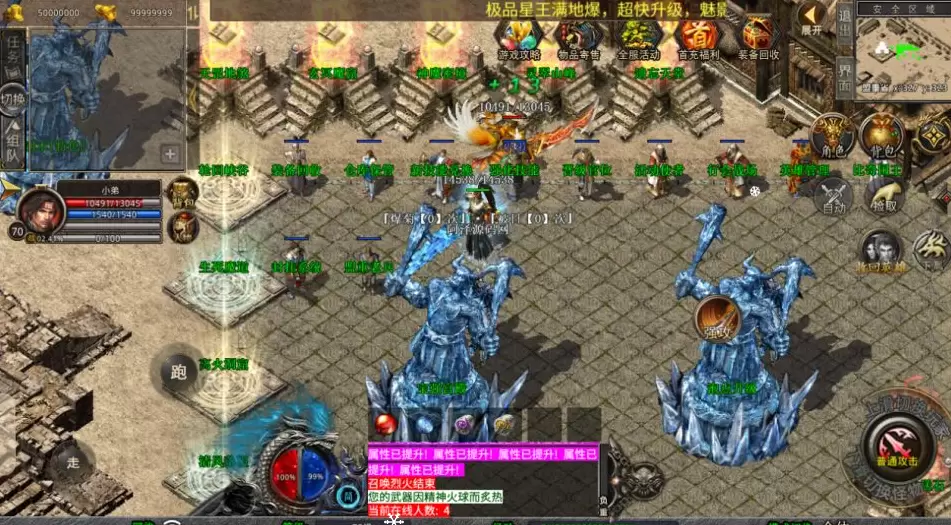Open the 背包 bag button beside the minimap
Screen dimensions: 951x525
pos(882,136)
